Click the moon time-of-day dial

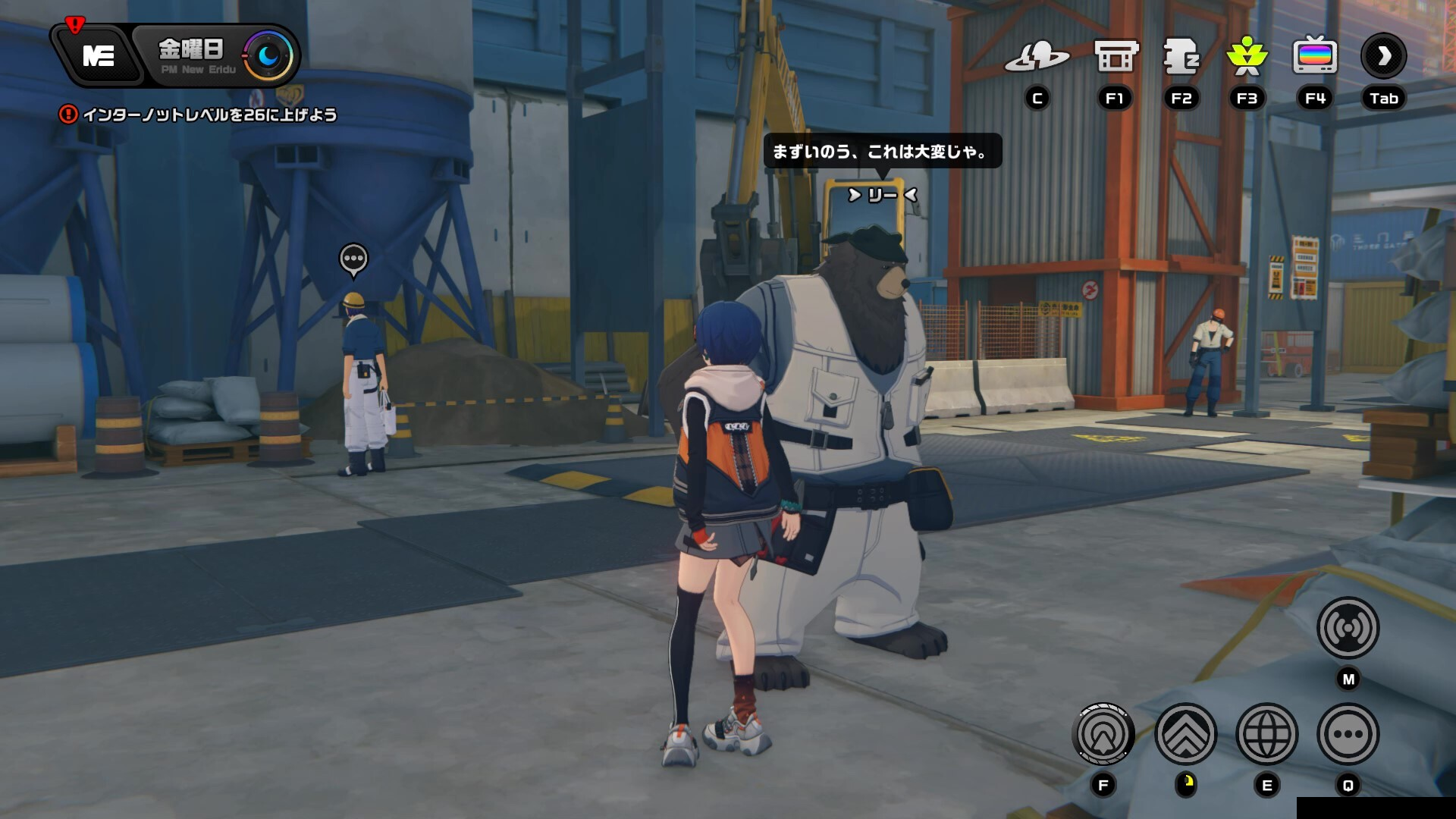268,55
